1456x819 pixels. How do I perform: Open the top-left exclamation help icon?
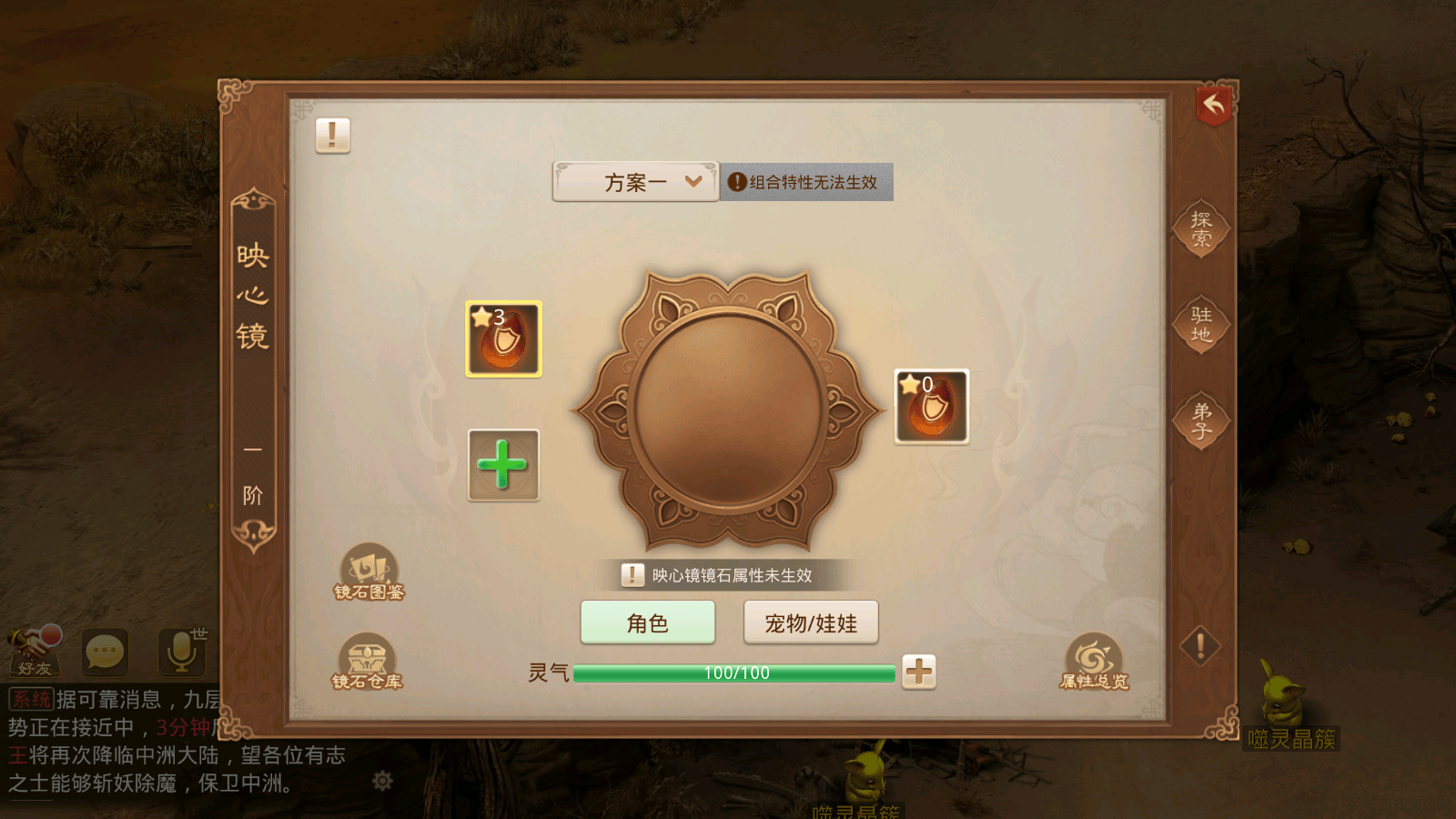[x=331, y=135]
